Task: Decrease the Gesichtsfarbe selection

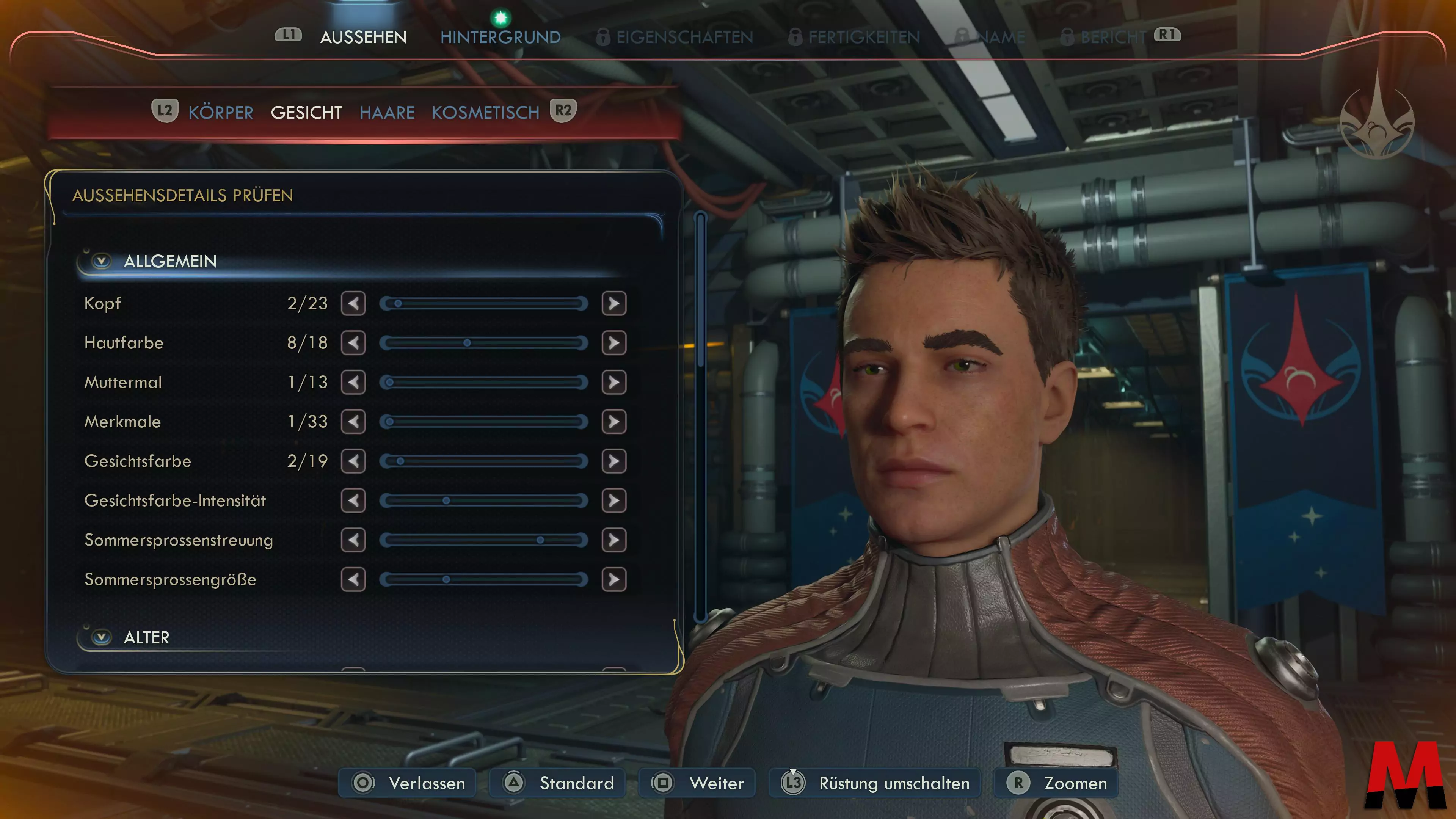Action: pyautogui.click(x=353, y=461)
